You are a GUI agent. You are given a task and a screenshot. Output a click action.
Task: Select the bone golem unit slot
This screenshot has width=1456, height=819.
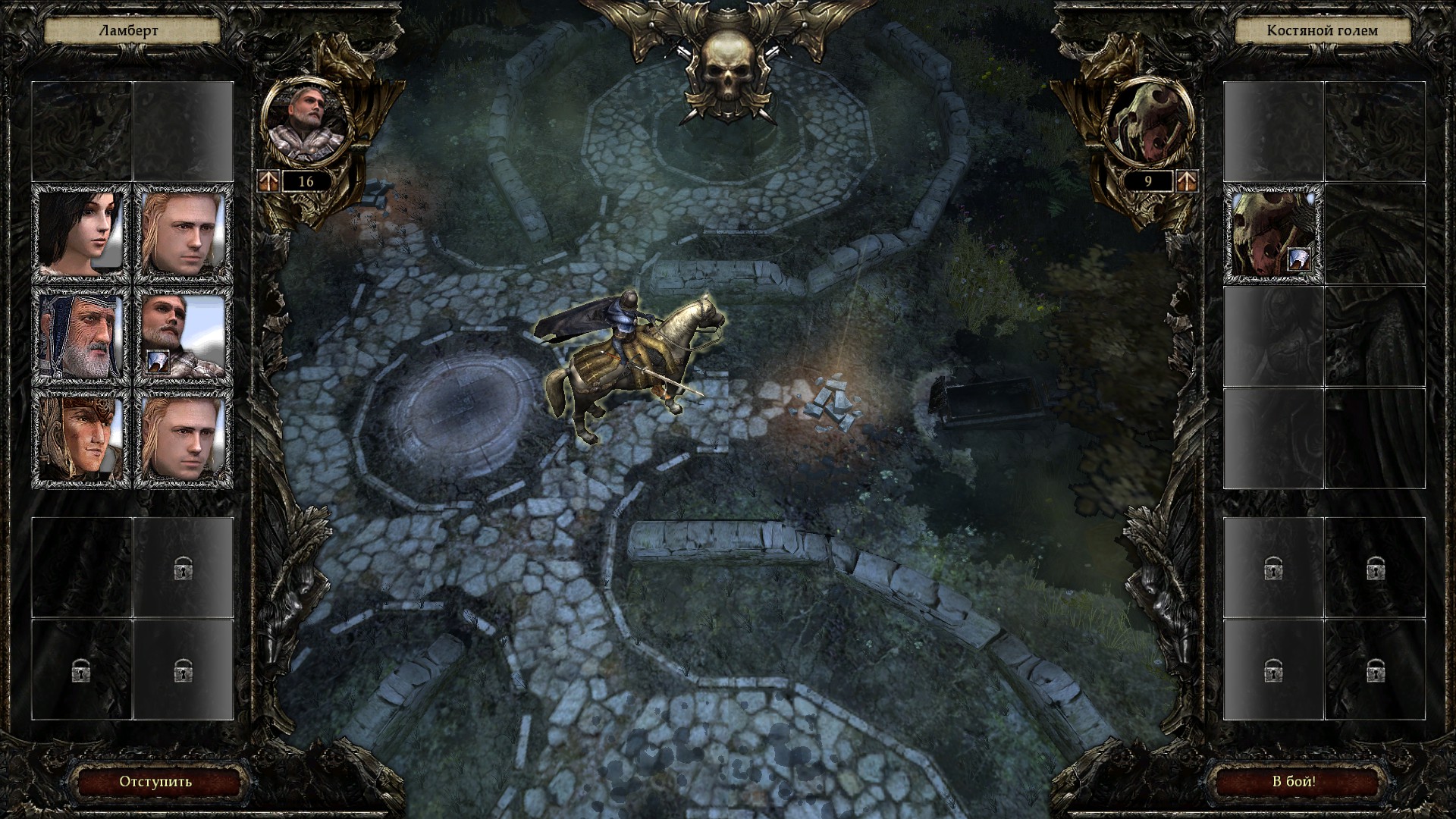[x=1274, y=234]
